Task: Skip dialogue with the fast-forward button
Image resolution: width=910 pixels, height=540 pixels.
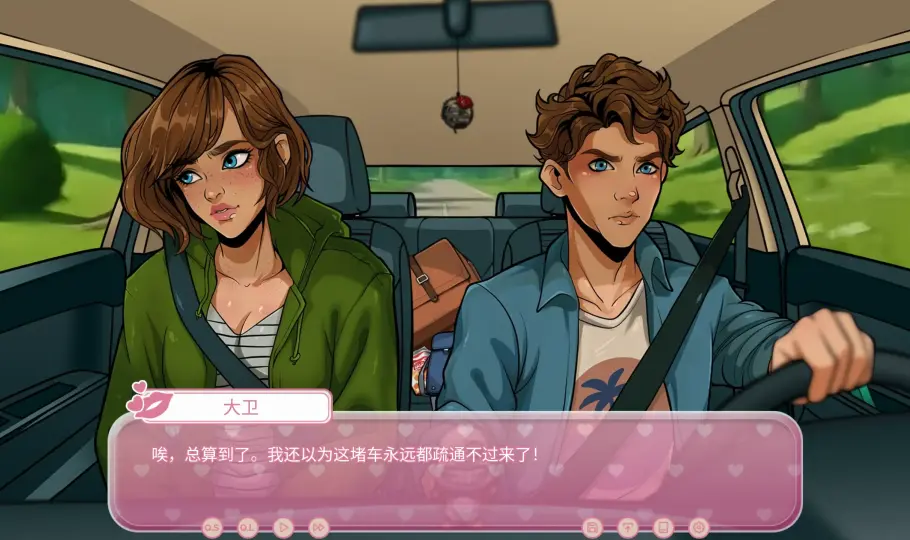Action: pos(318,526)
